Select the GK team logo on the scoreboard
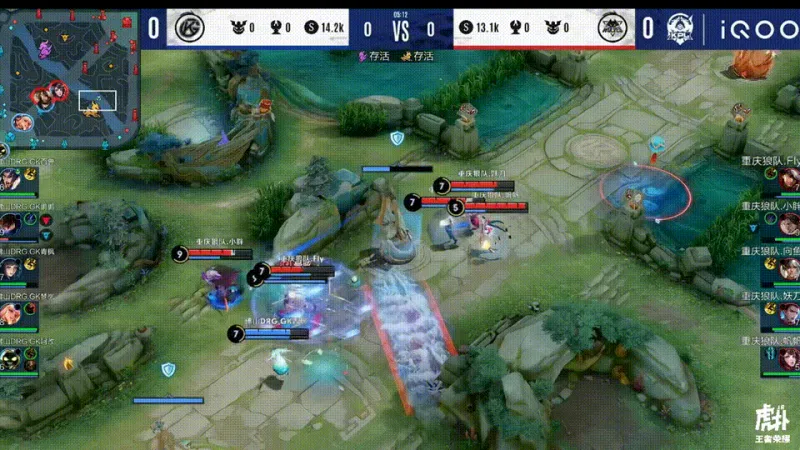 [x=185, y=28]
